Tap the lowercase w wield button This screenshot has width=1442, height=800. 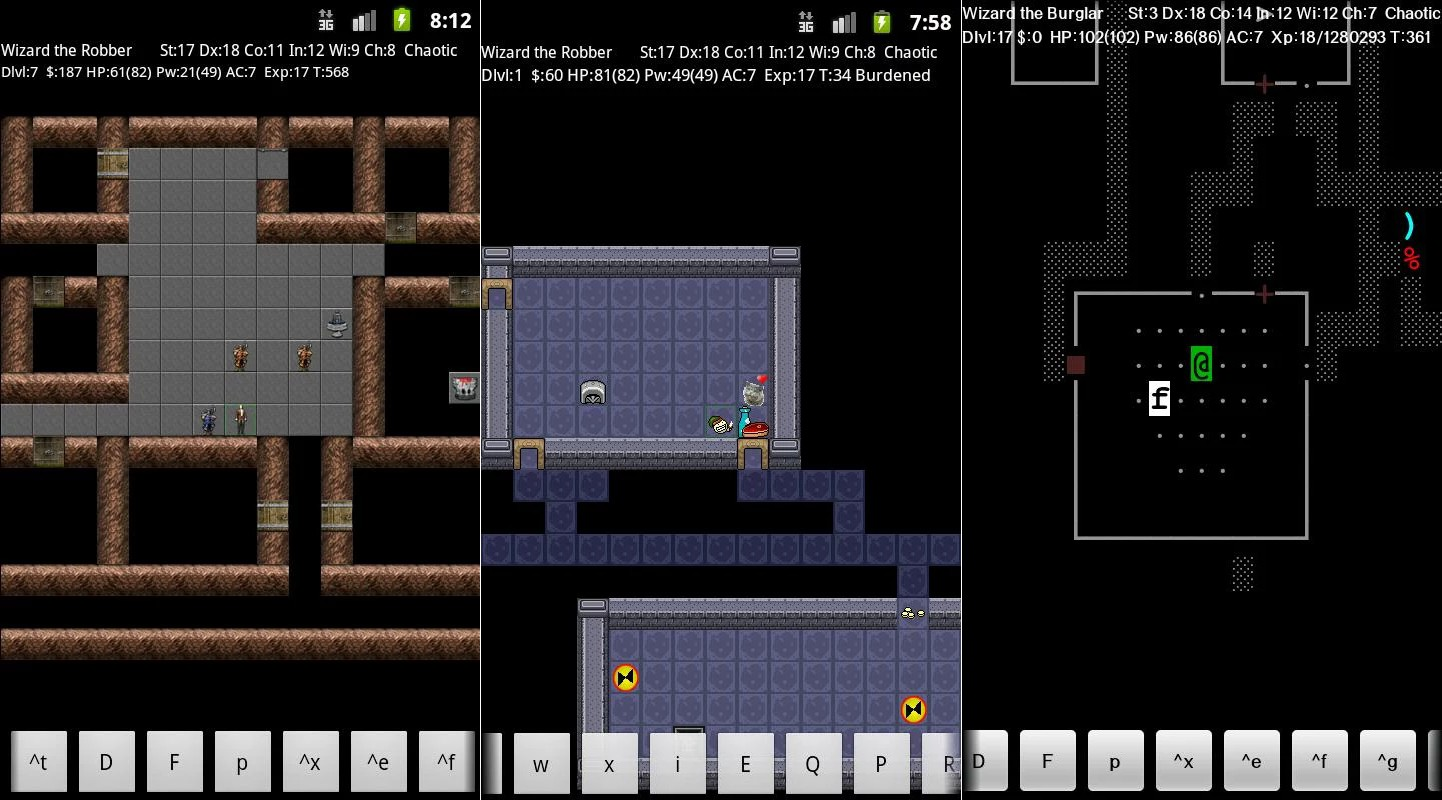pyautogui.click(x=541, y=765)
